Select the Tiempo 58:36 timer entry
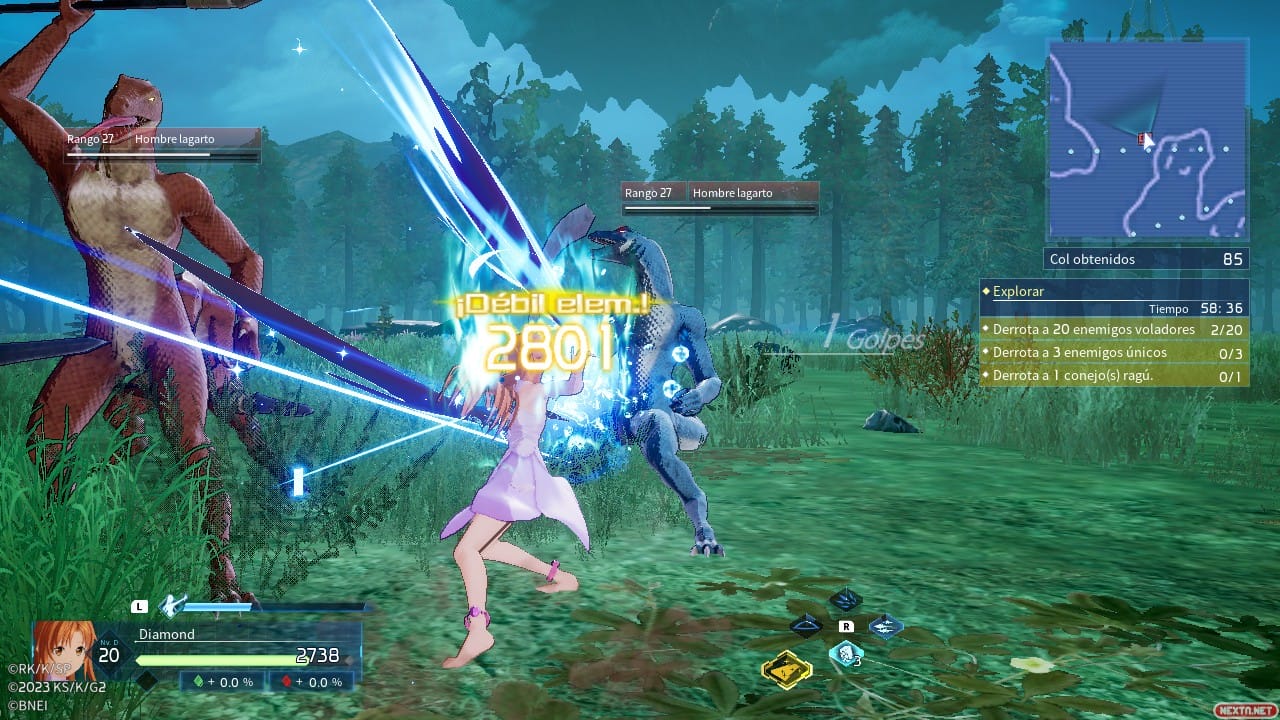 click(x=1190, y=309)
